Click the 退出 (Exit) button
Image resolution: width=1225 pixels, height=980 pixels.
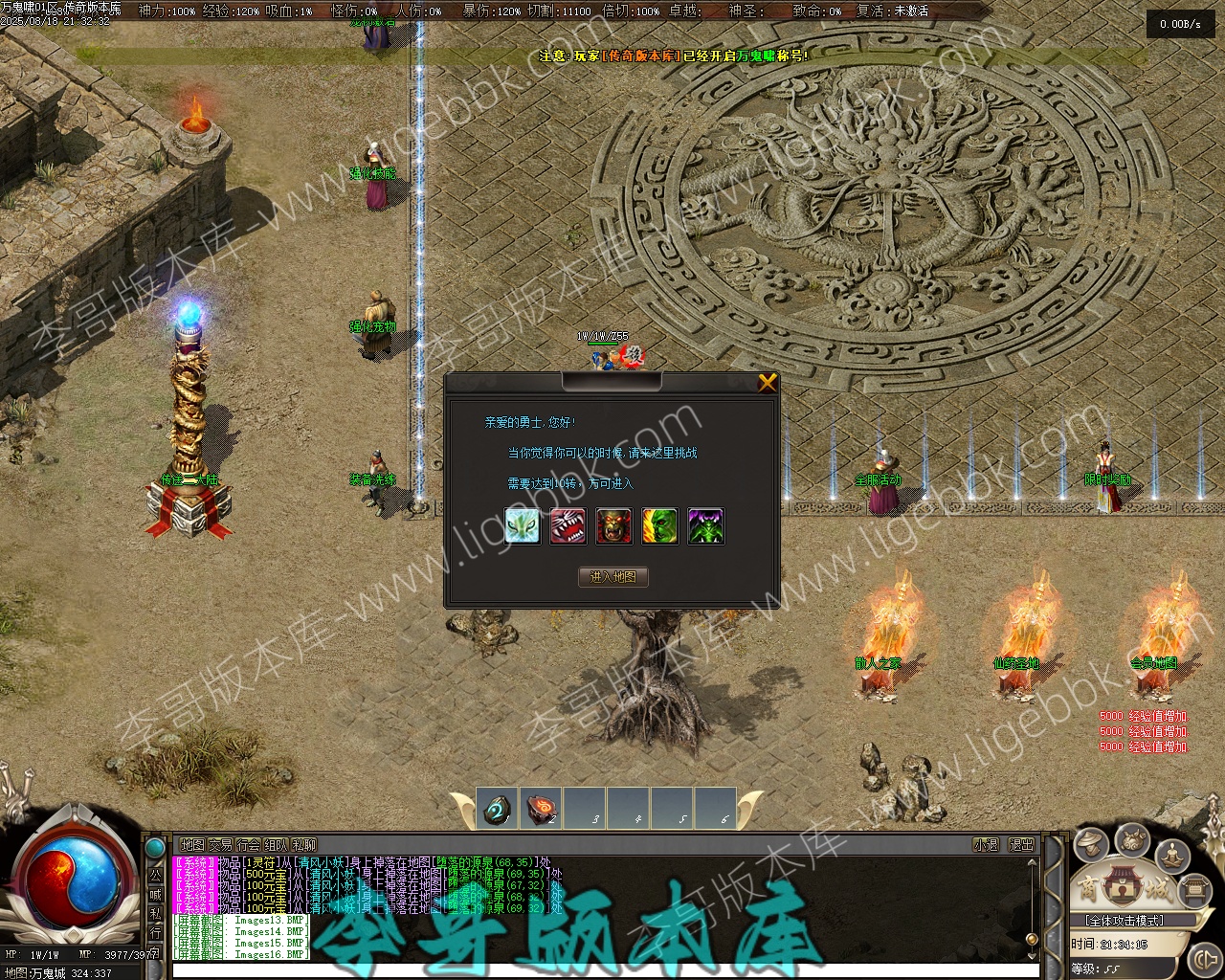click(x=1021, y=845)
